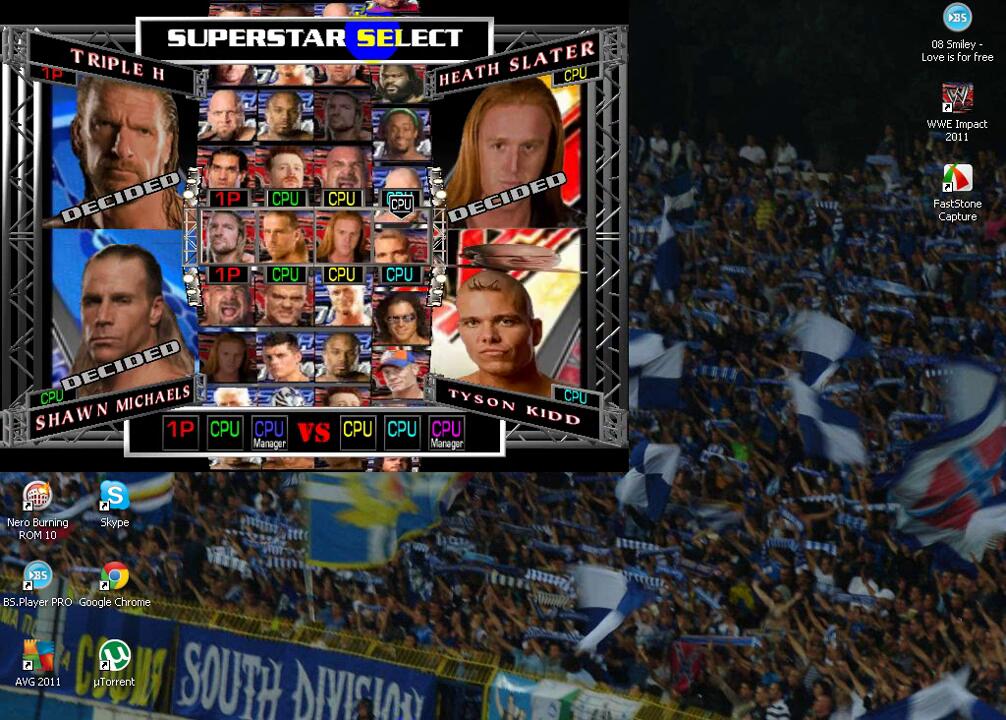Screen dimensions: 1006x720
Task: Choose the blue CPU Manager slot
Action: (269, 432)
